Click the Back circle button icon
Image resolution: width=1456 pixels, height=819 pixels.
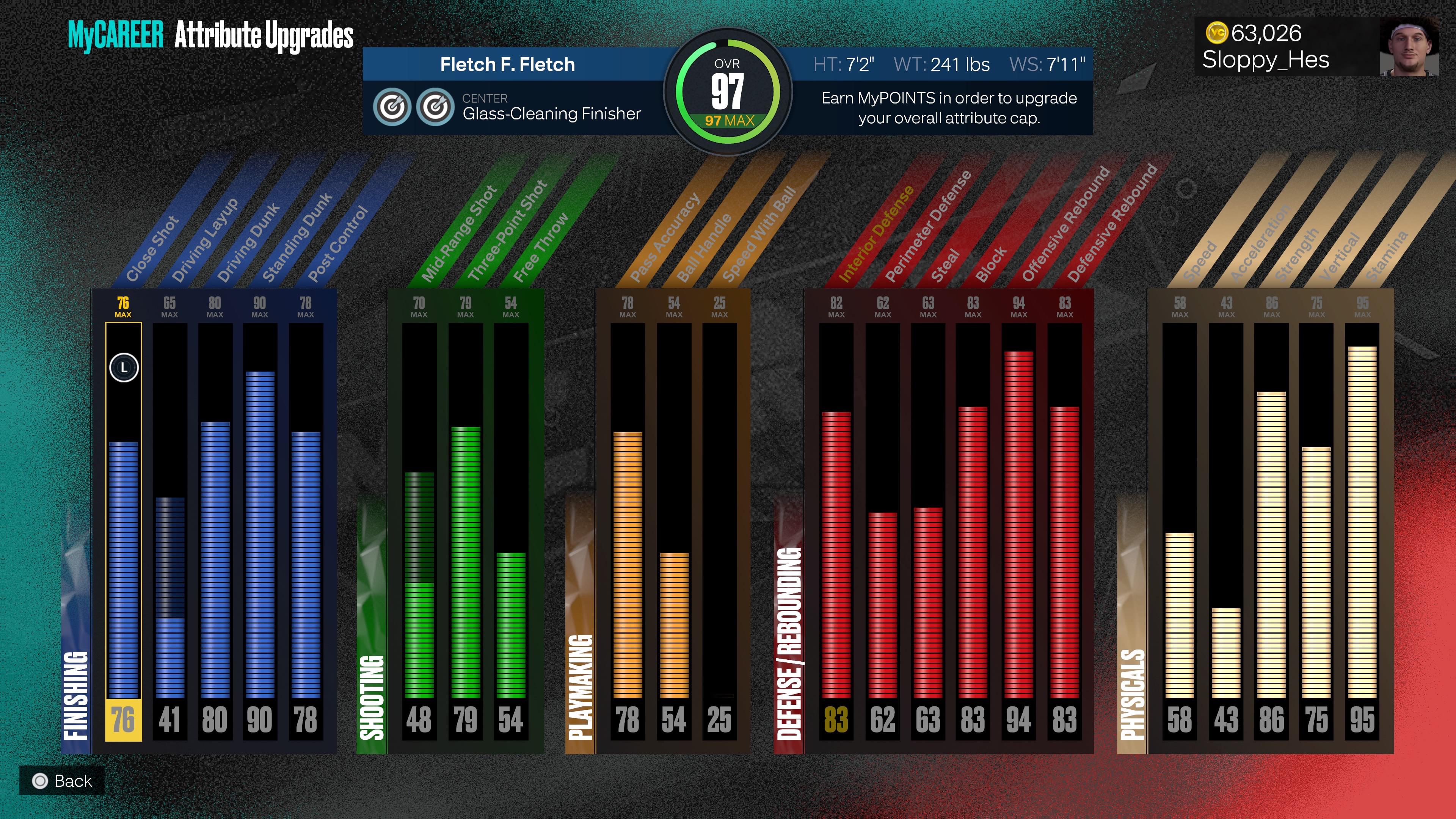(40, 781)
